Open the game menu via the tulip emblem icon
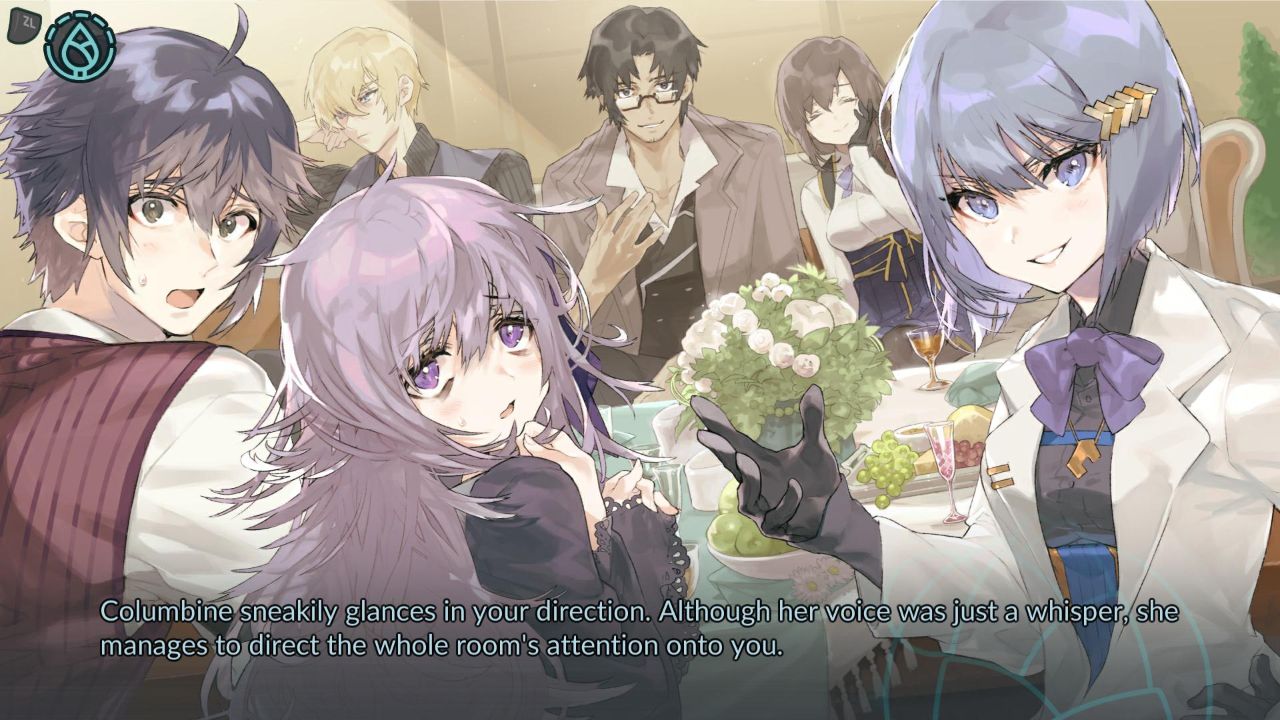Screen dimensions: 1280x720 80,45
